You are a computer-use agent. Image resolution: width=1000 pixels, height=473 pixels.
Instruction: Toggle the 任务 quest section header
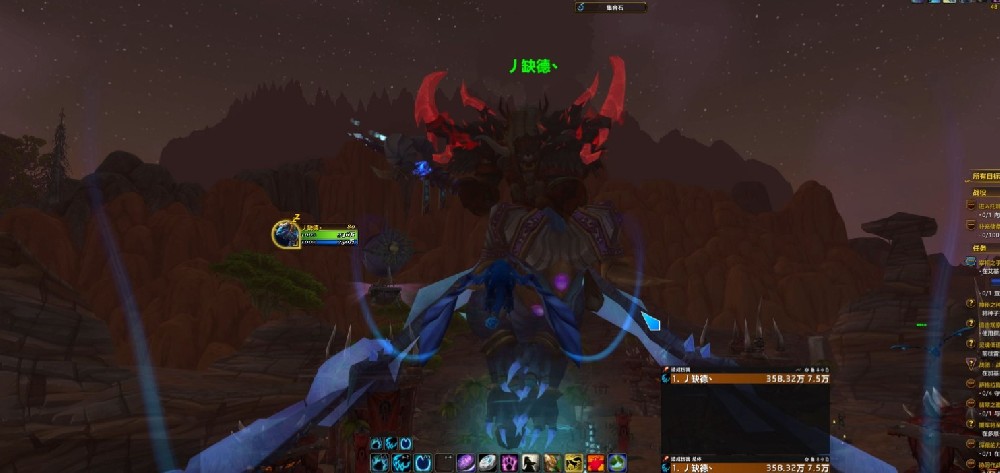point(982,248)
